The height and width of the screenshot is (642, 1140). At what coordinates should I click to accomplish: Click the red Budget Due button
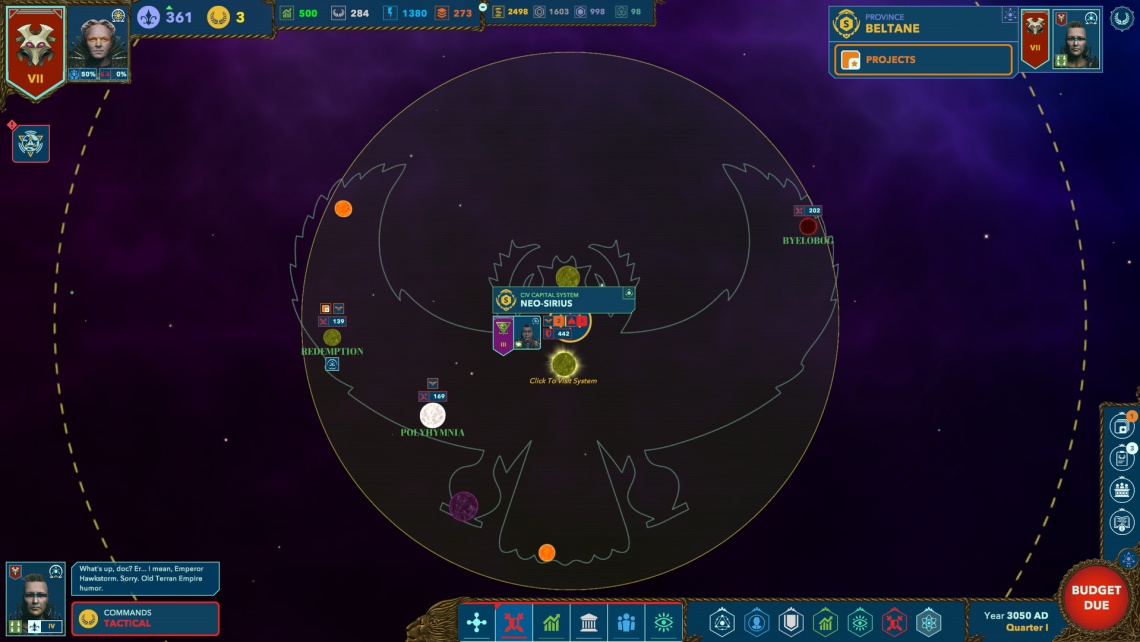(1095, 597)
